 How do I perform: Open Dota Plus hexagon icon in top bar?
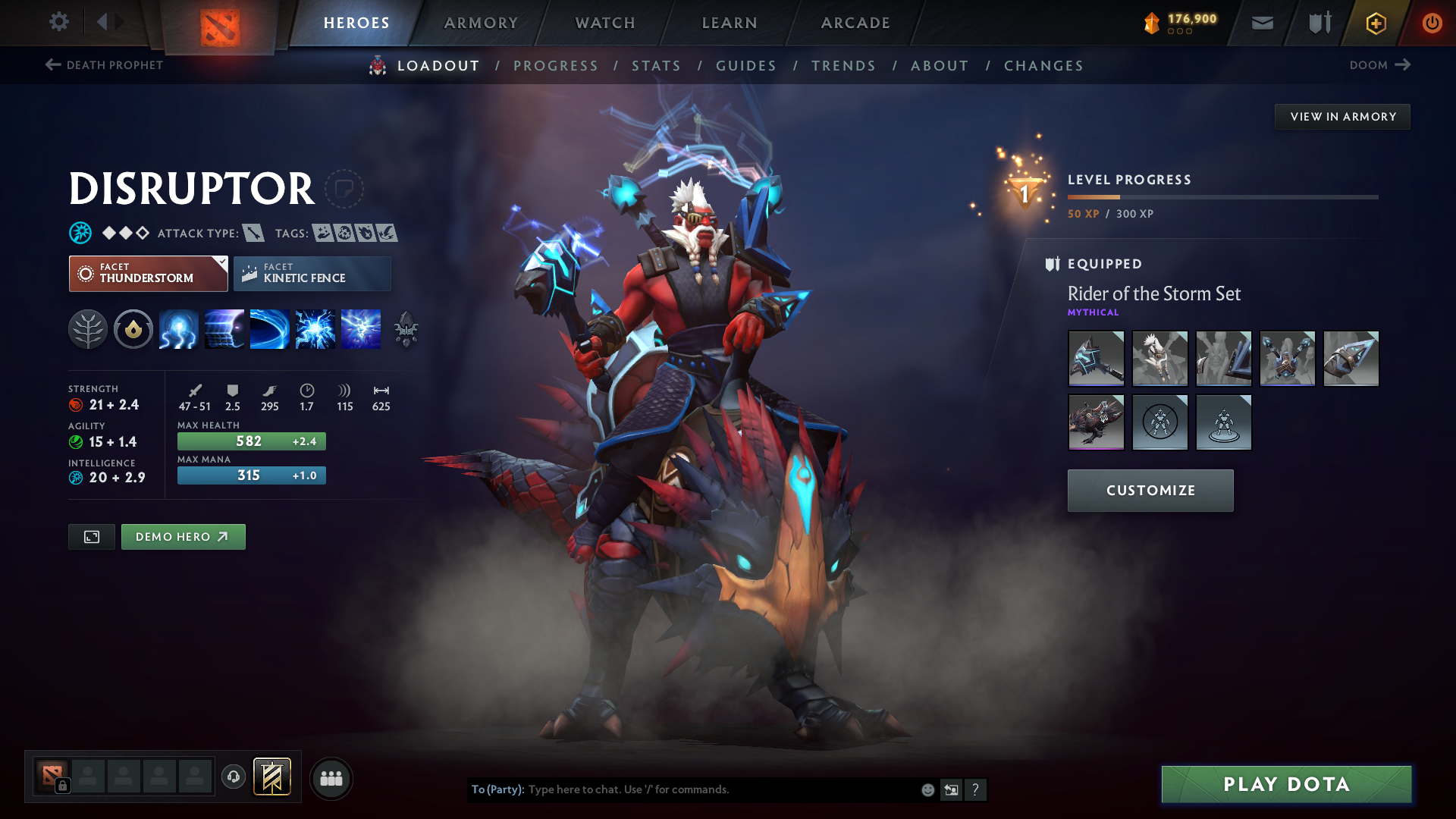point(1375,23)
